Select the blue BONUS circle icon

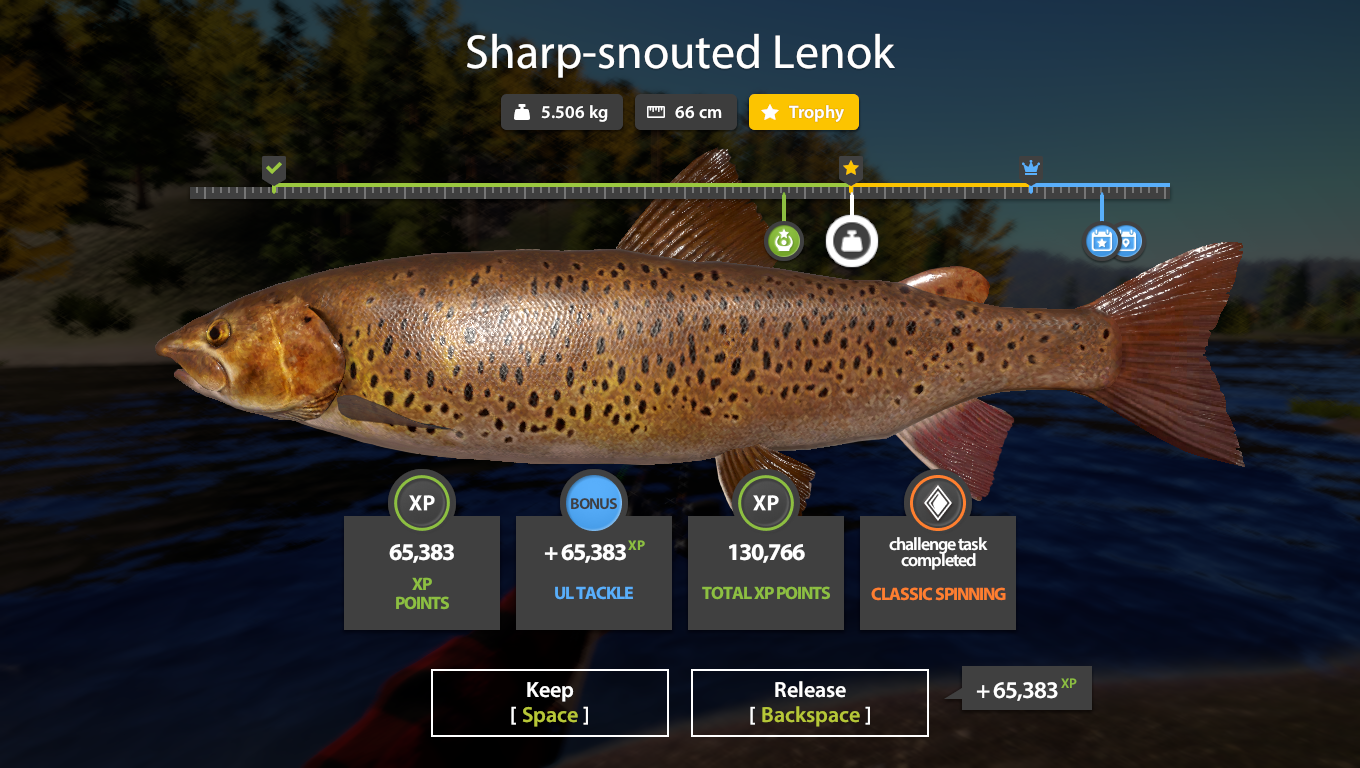[x=593, y=503]
